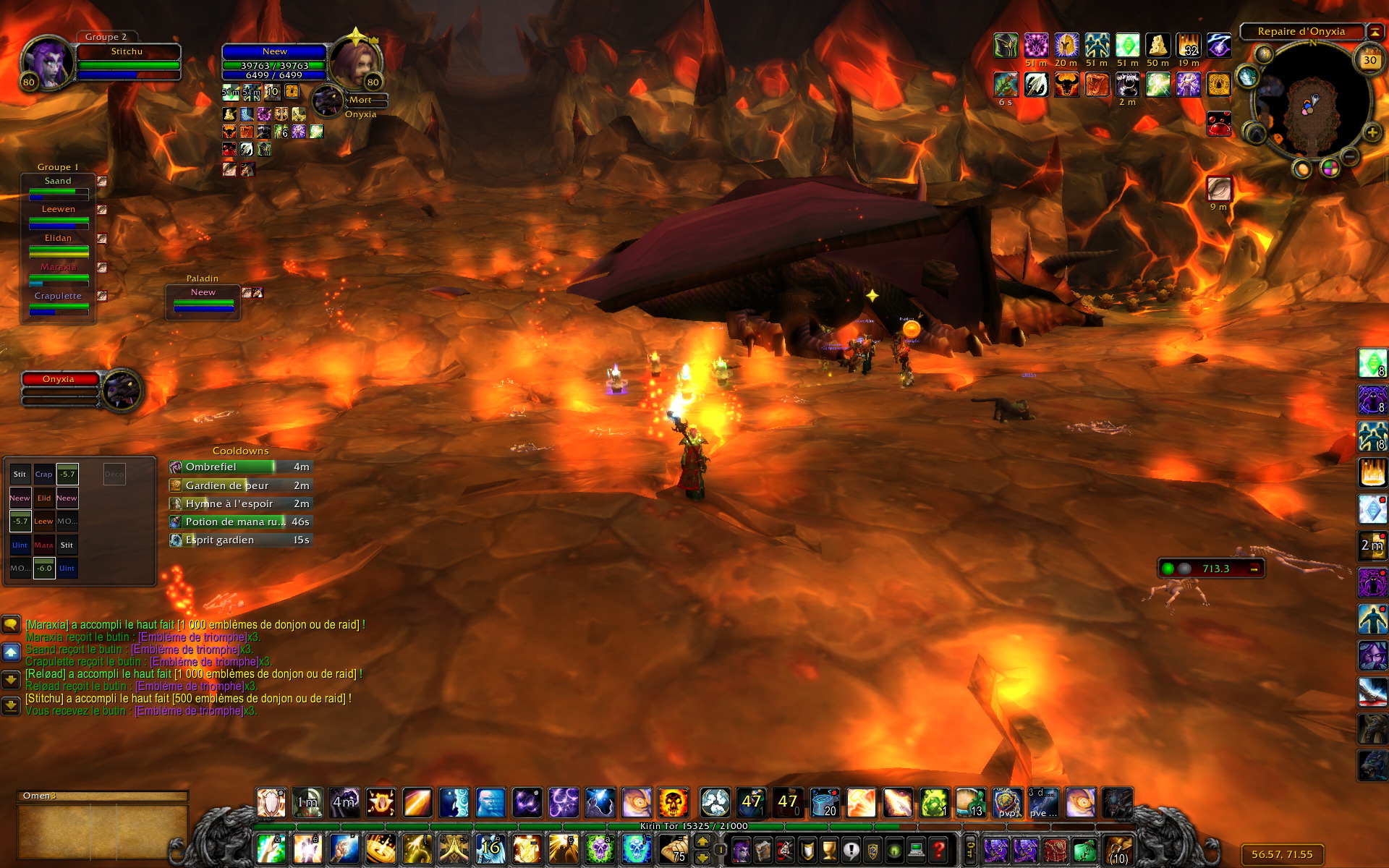The height and width of the screenshot is (868, 1389).
Task: Open the backpack bag slot
Action: [1118, 850]
